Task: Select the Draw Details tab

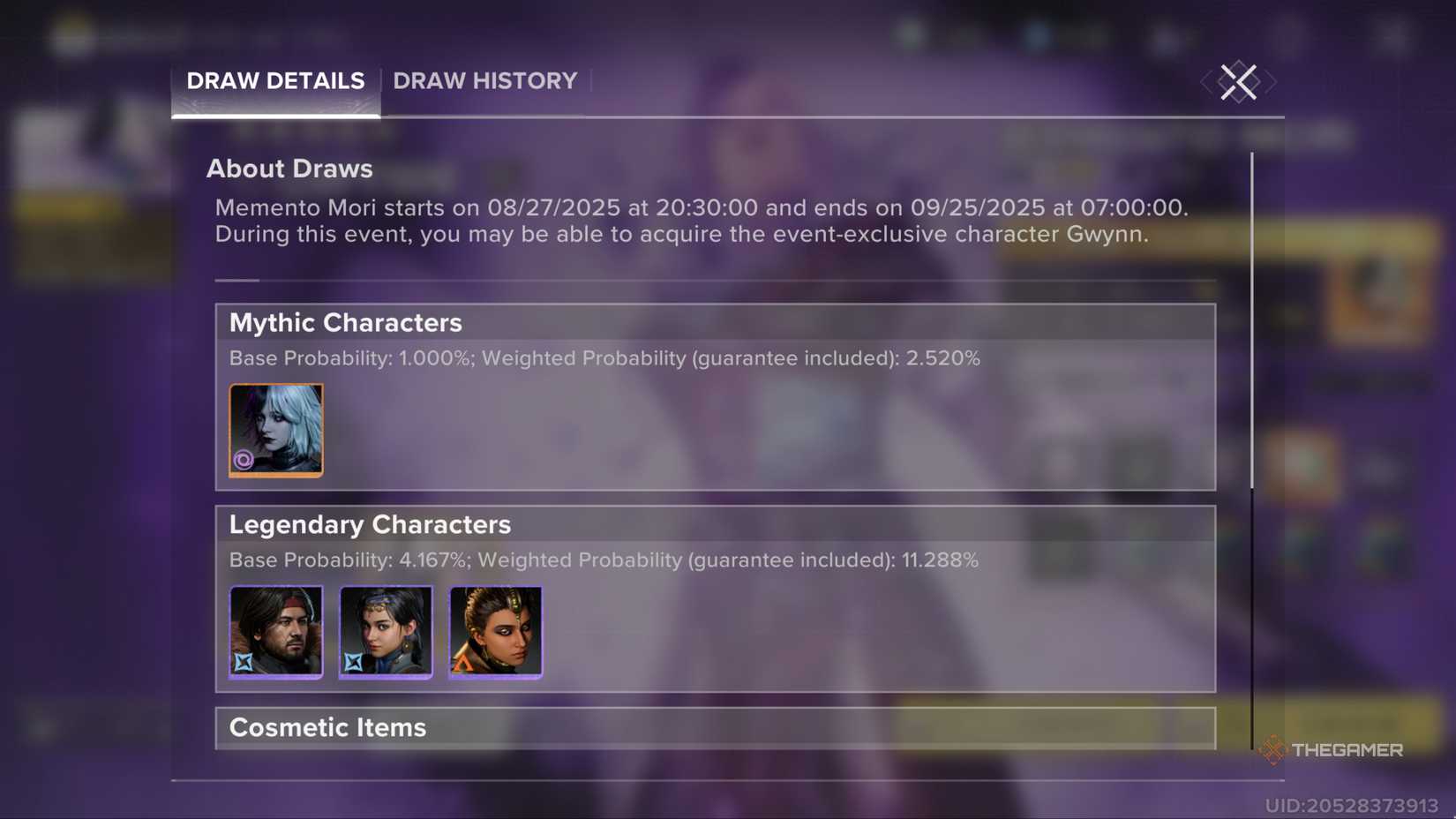Action: (274, 81)
